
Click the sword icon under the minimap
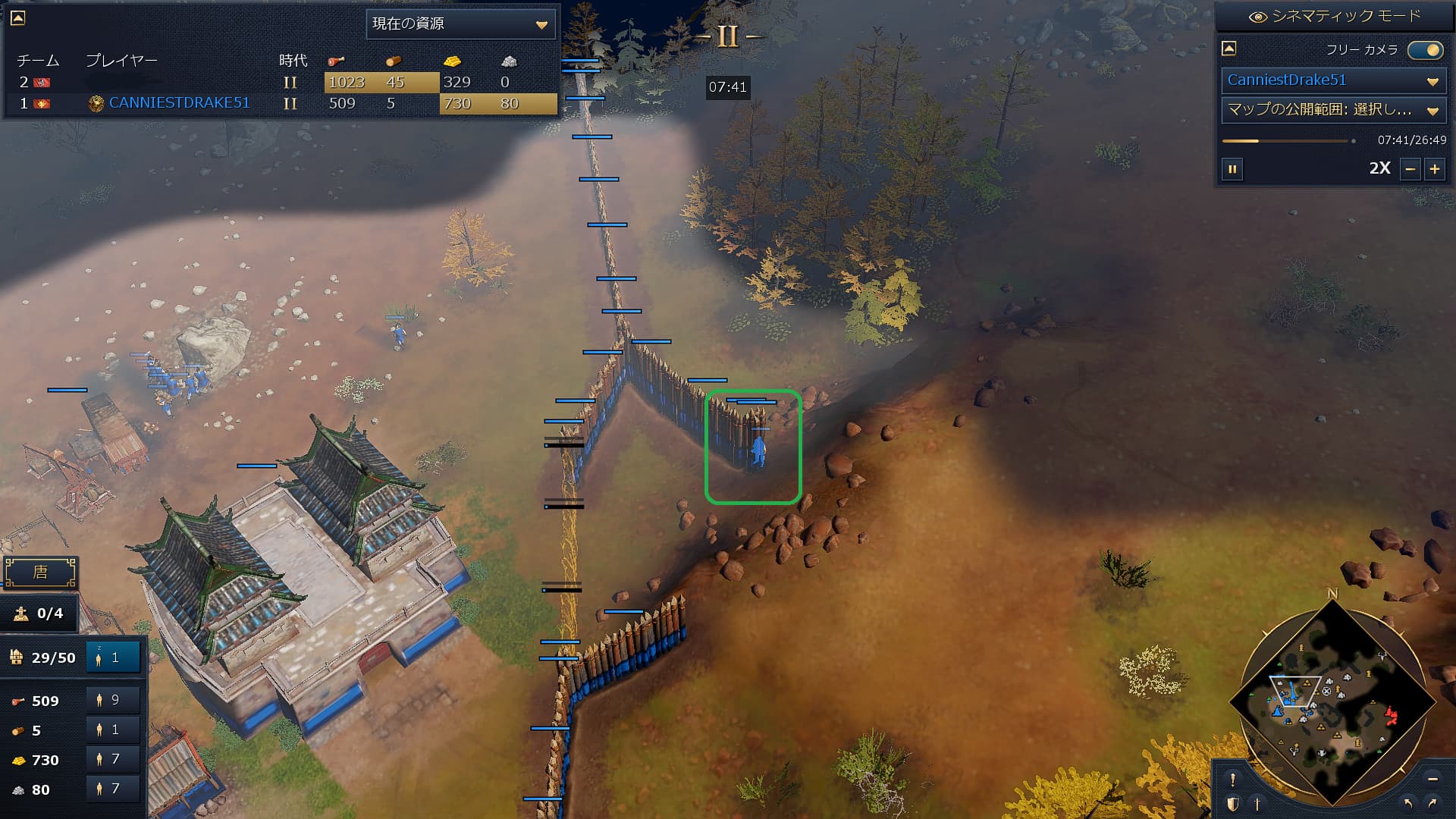[x=1257, y=804]
